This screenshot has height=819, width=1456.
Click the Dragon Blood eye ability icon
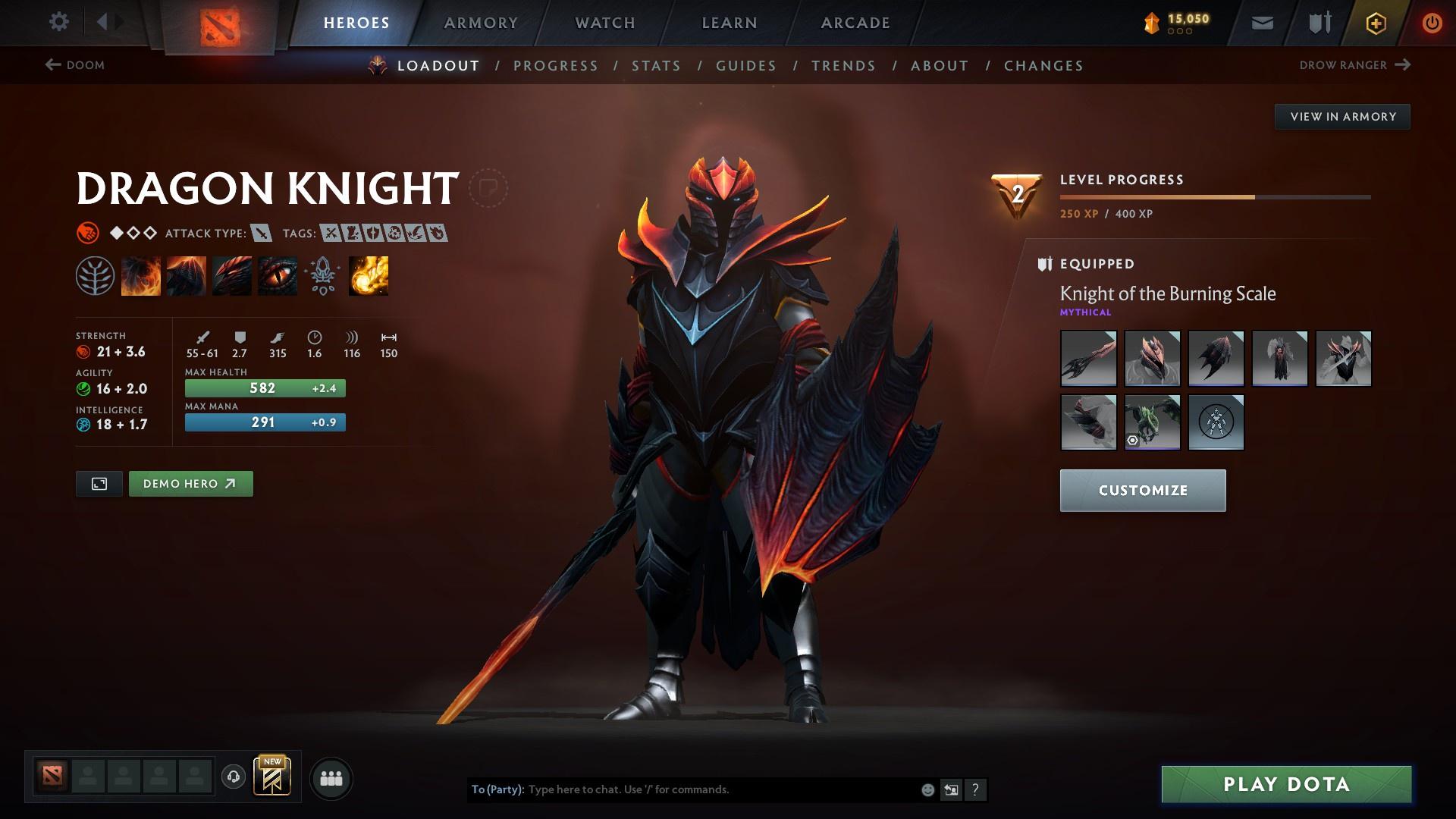coord(277,275)
